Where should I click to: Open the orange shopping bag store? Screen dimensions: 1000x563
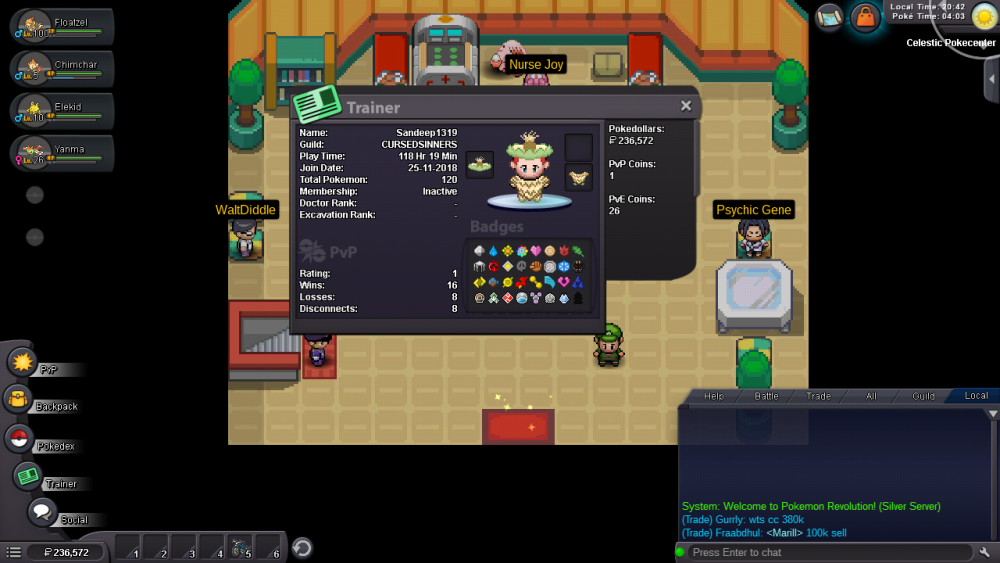click(x=864, y=17)
